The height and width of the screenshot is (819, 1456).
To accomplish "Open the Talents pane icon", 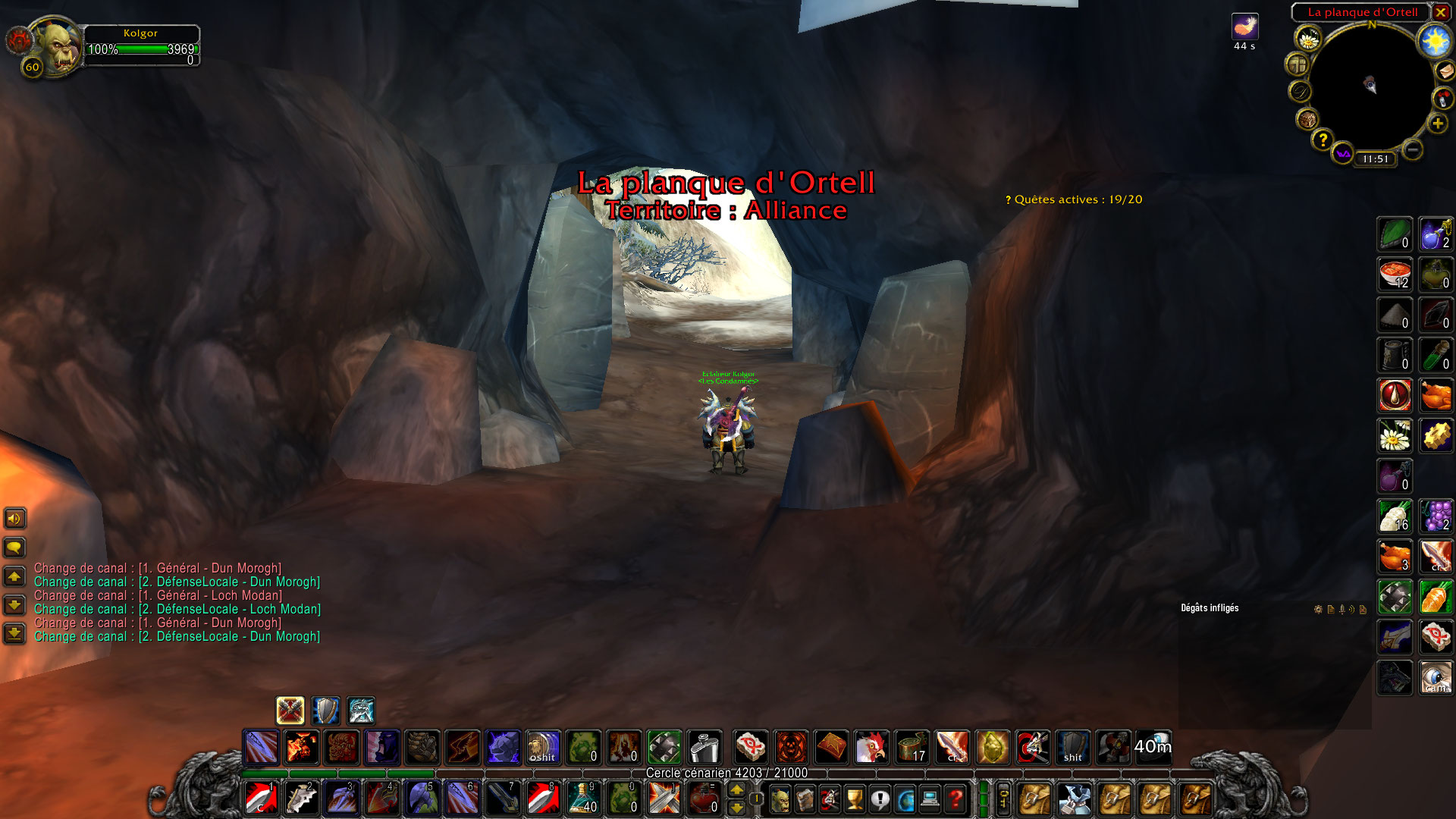I will point(830,798).
